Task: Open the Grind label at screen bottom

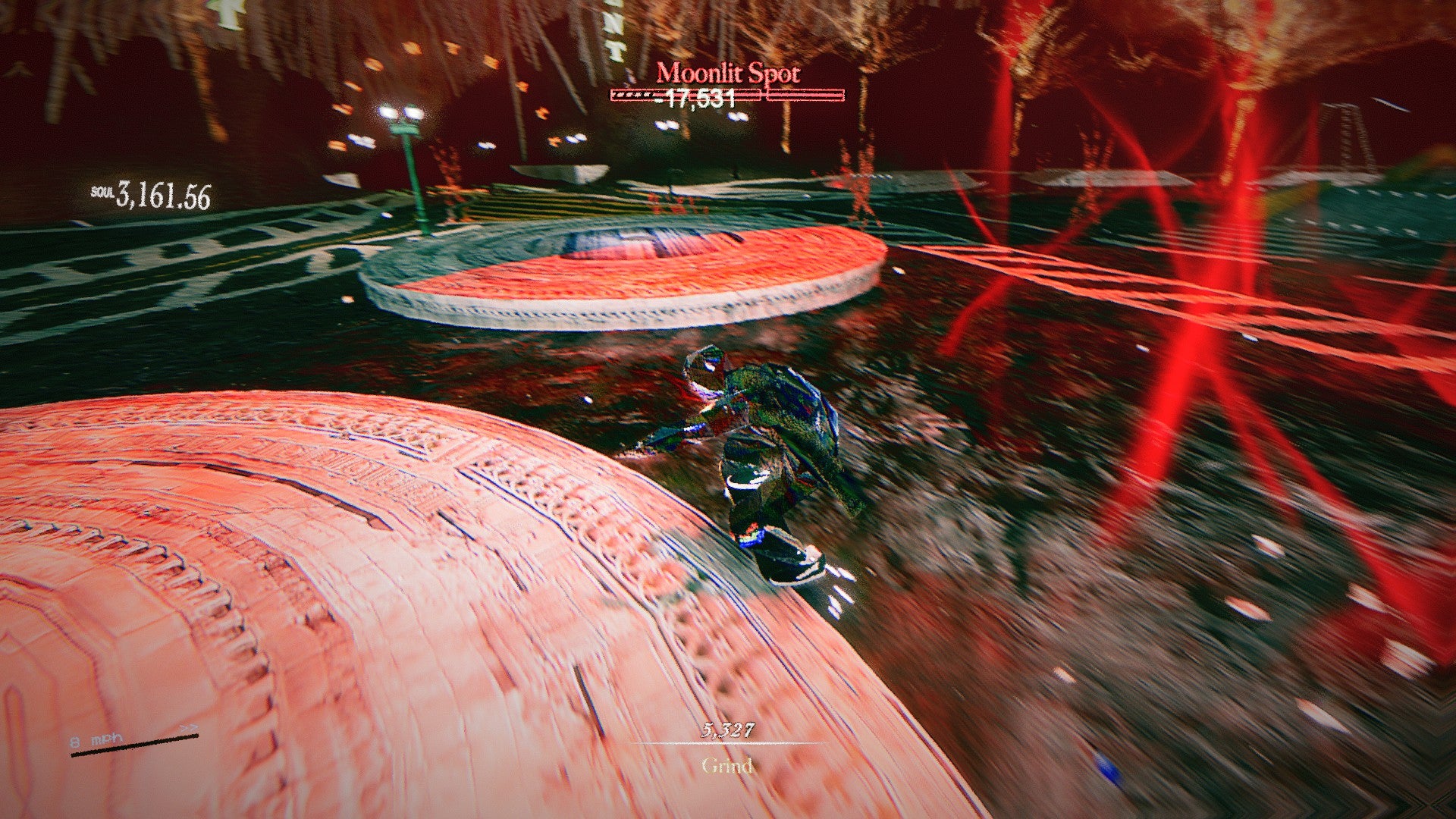Action: pyautogui.click(x=726, y=767)
